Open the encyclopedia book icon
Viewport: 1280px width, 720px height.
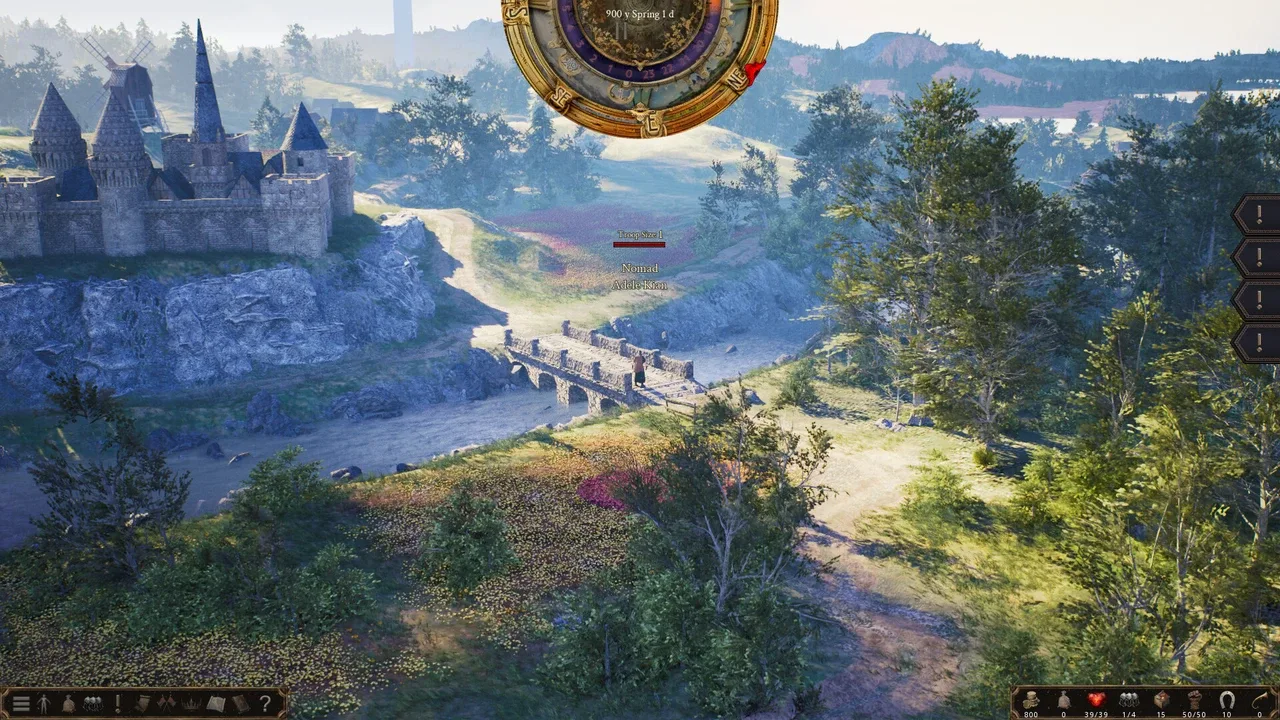coord(215,702)
